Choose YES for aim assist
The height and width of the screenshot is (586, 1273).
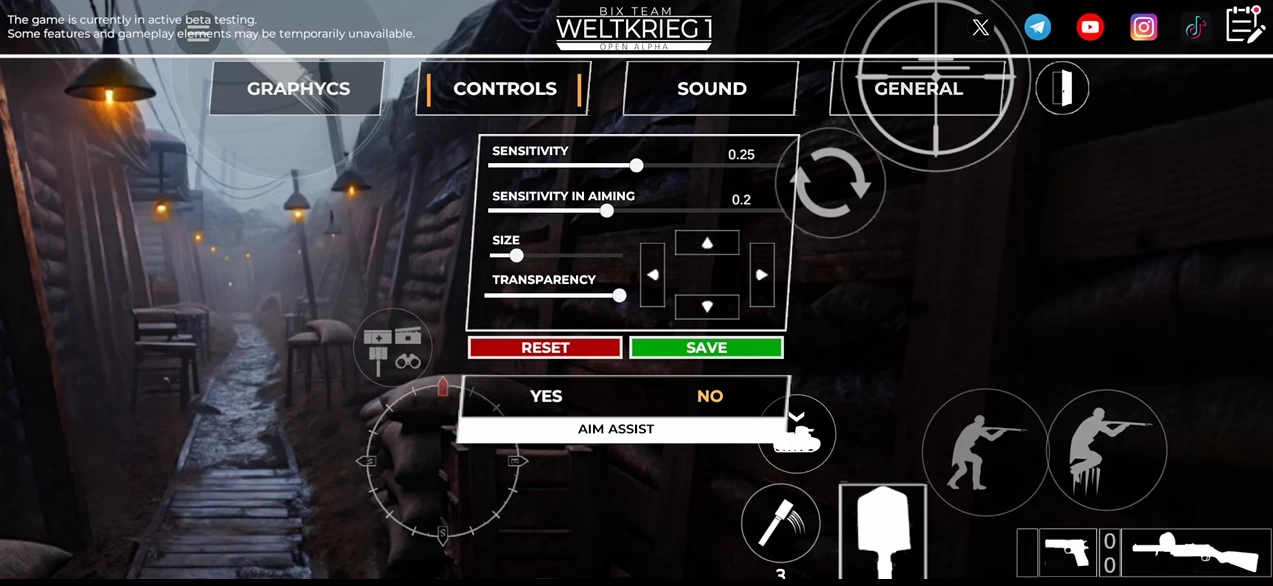(x=546, y=396)
